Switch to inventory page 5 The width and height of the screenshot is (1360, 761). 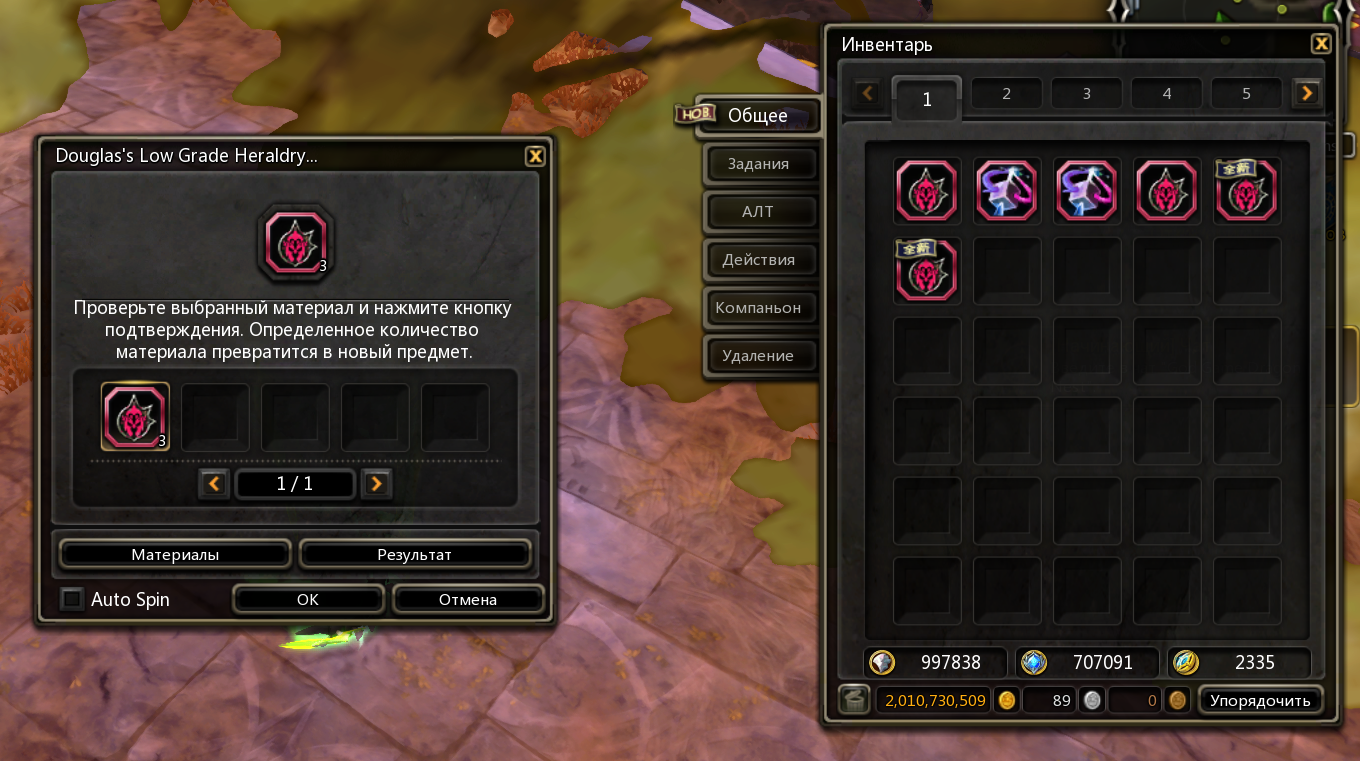point(1246,94)
